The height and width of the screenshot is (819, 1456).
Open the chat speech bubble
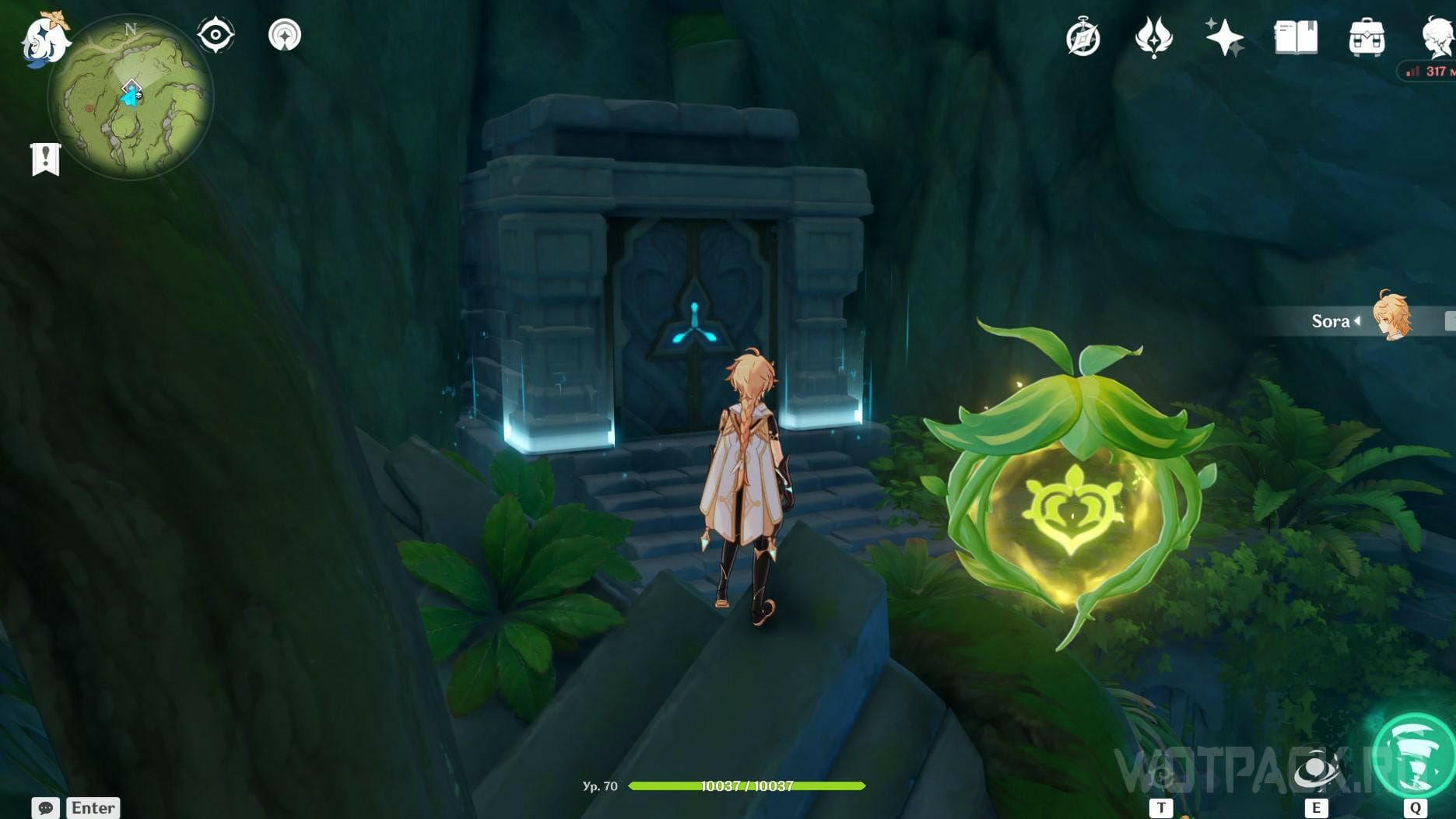[x=45, y=807]
